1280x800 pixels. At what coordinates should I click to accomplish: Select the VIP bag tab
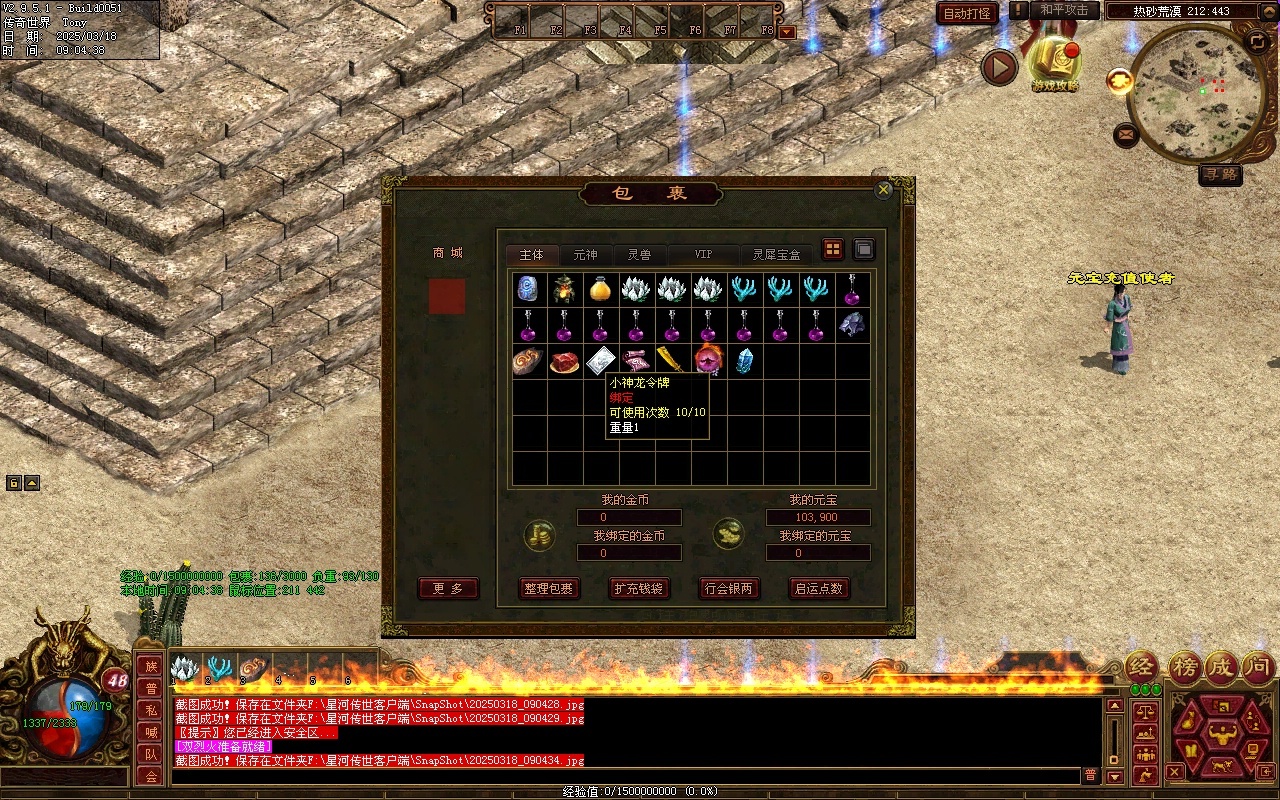pyautogui.click(x=703, y=255)
